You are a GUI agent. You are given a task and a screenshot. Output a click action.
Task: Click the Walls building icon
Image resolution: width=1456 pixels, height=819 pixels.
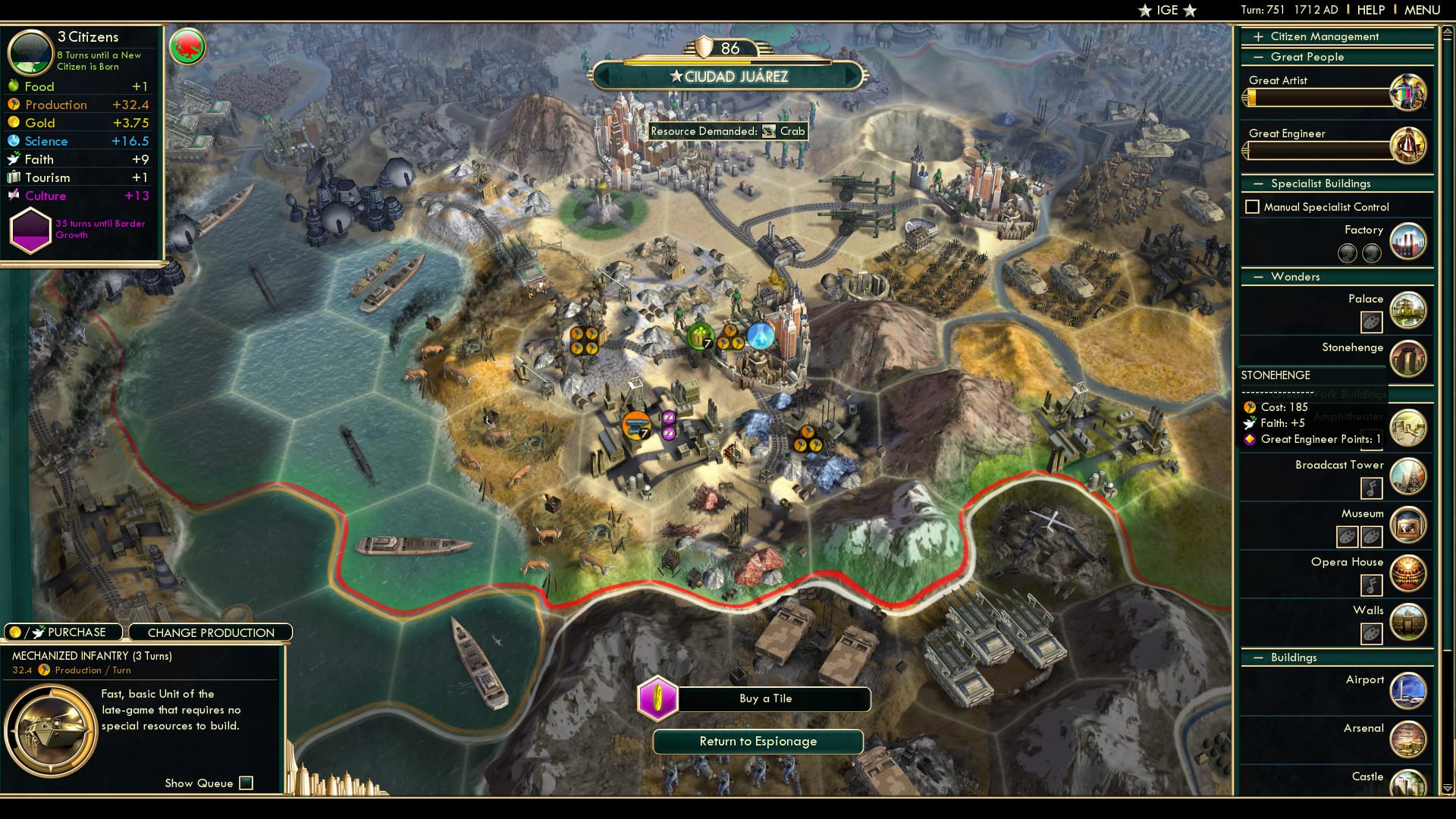[x=1408, y=622]
